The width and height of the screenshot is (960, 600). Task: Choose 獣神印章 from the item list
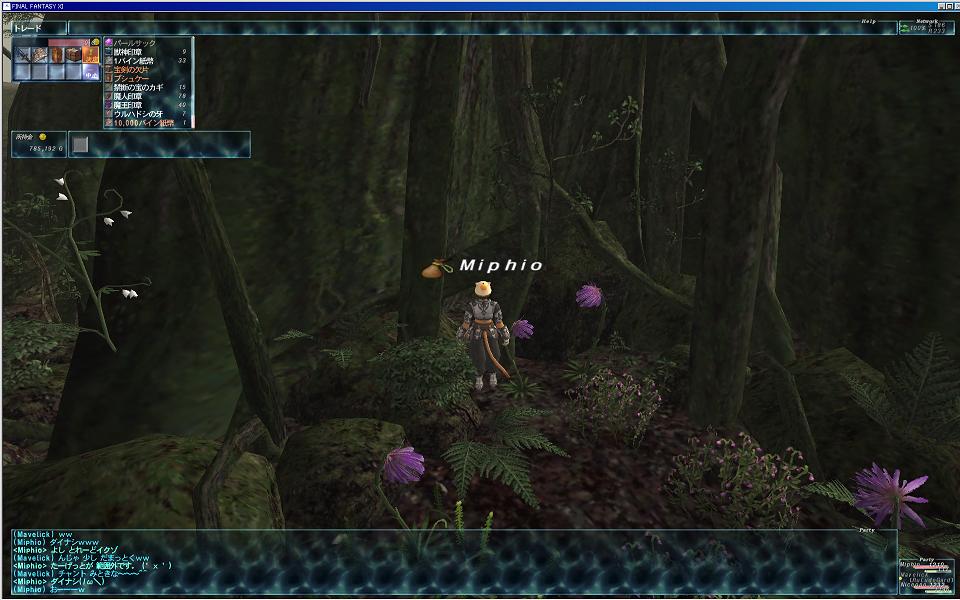(x=135, y=52)
